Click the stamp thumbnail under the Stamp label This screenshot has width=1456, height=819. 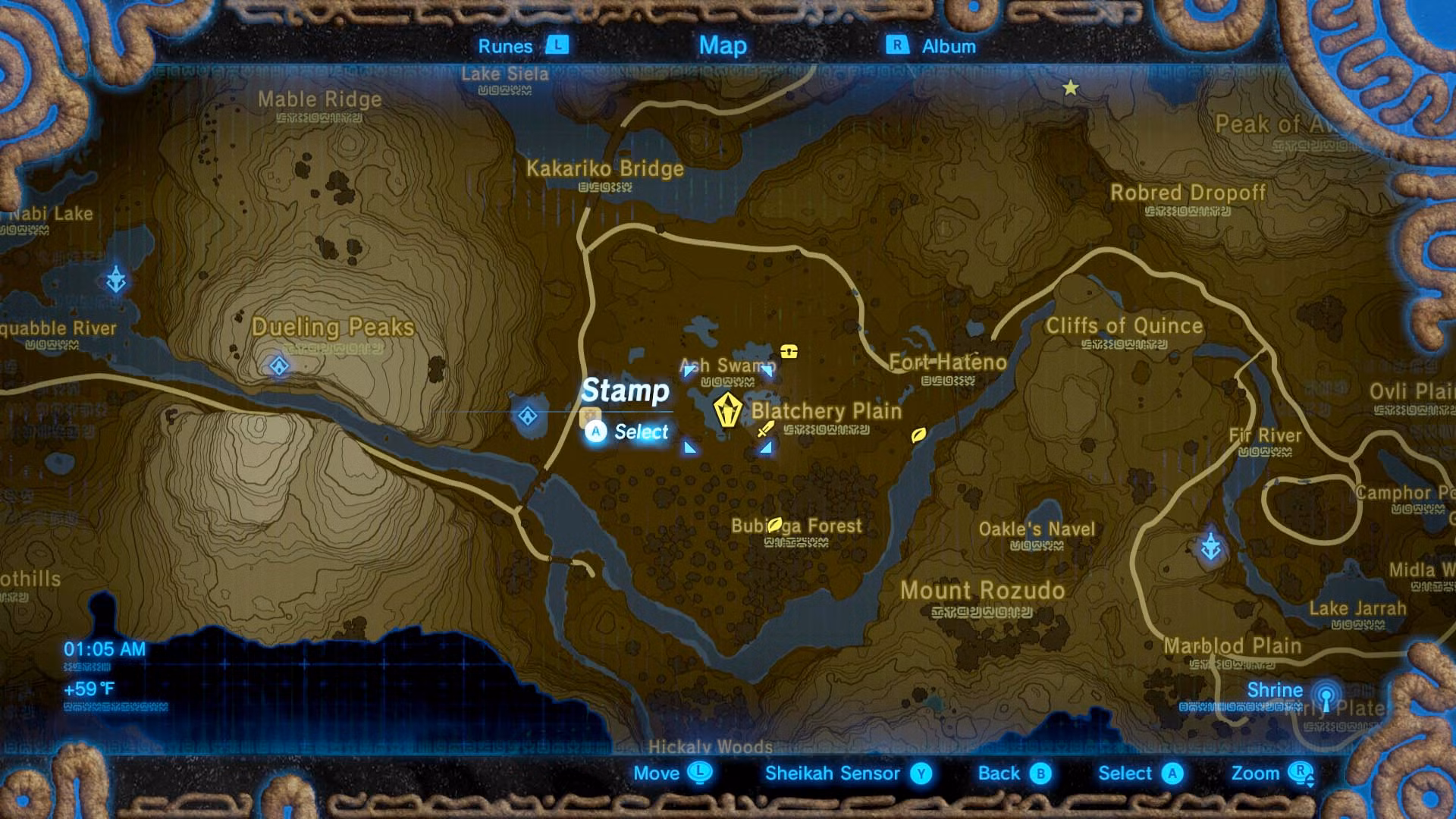click(589, 417)
